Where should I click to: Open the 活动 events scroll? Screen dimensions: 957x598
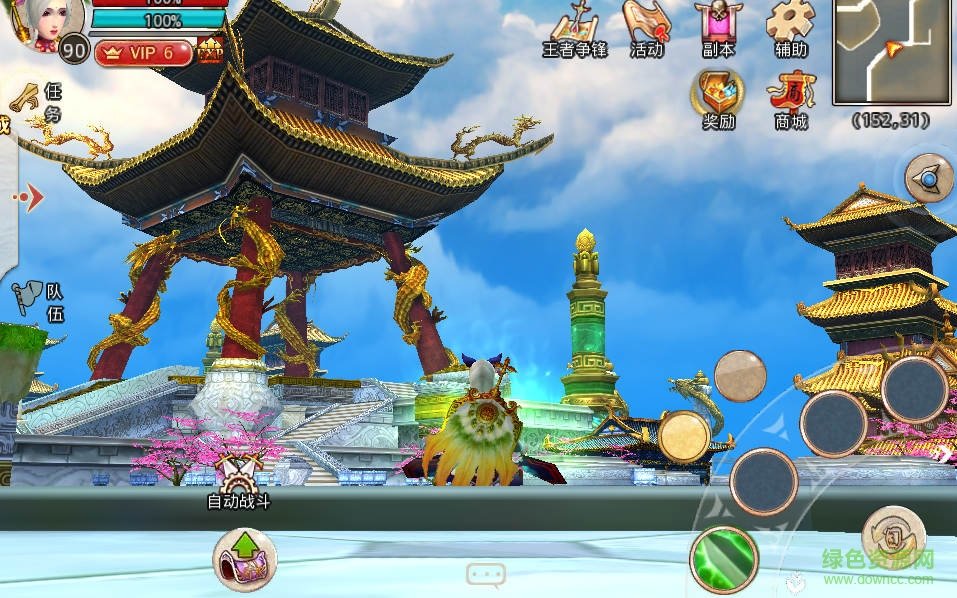[x=646, y=28]
